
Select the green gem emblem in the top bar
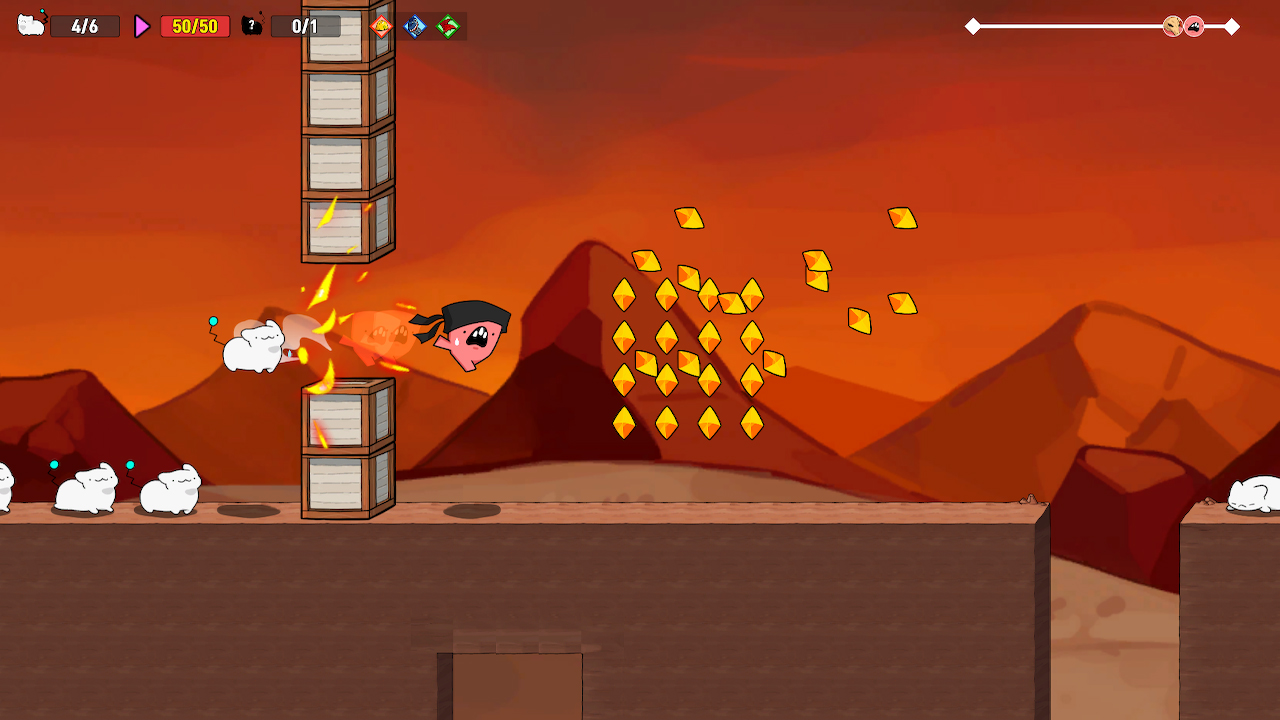450,26
